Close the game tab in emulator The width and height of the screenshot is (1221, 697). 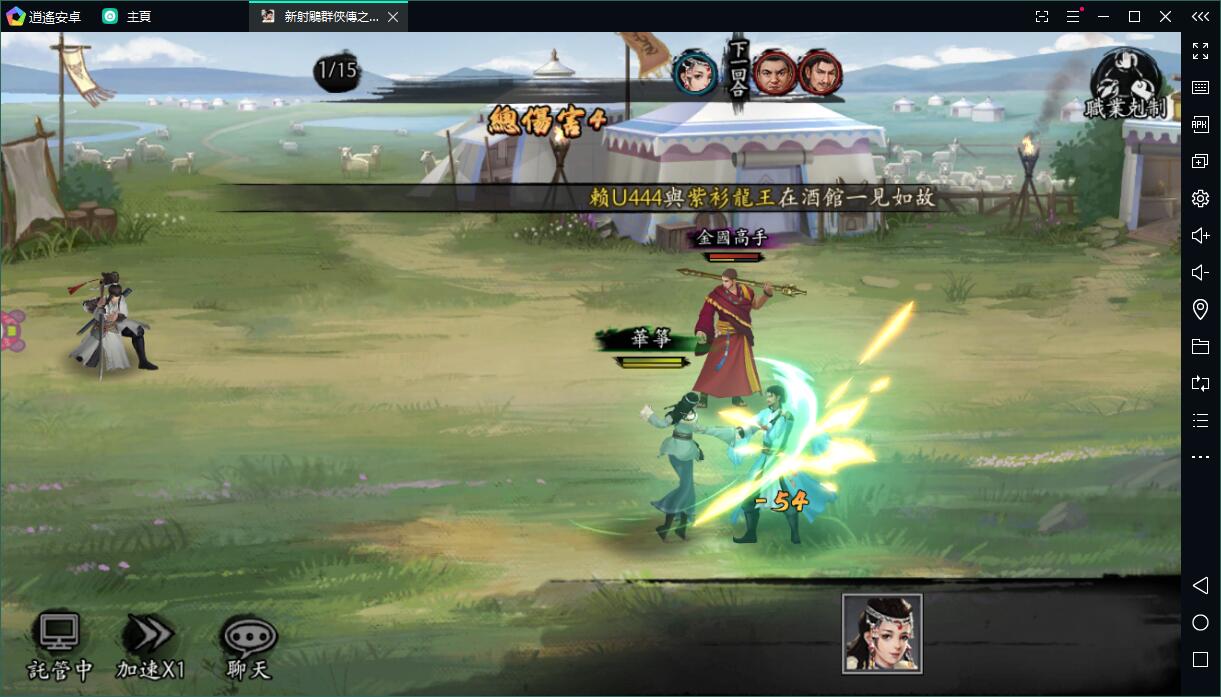393,17
